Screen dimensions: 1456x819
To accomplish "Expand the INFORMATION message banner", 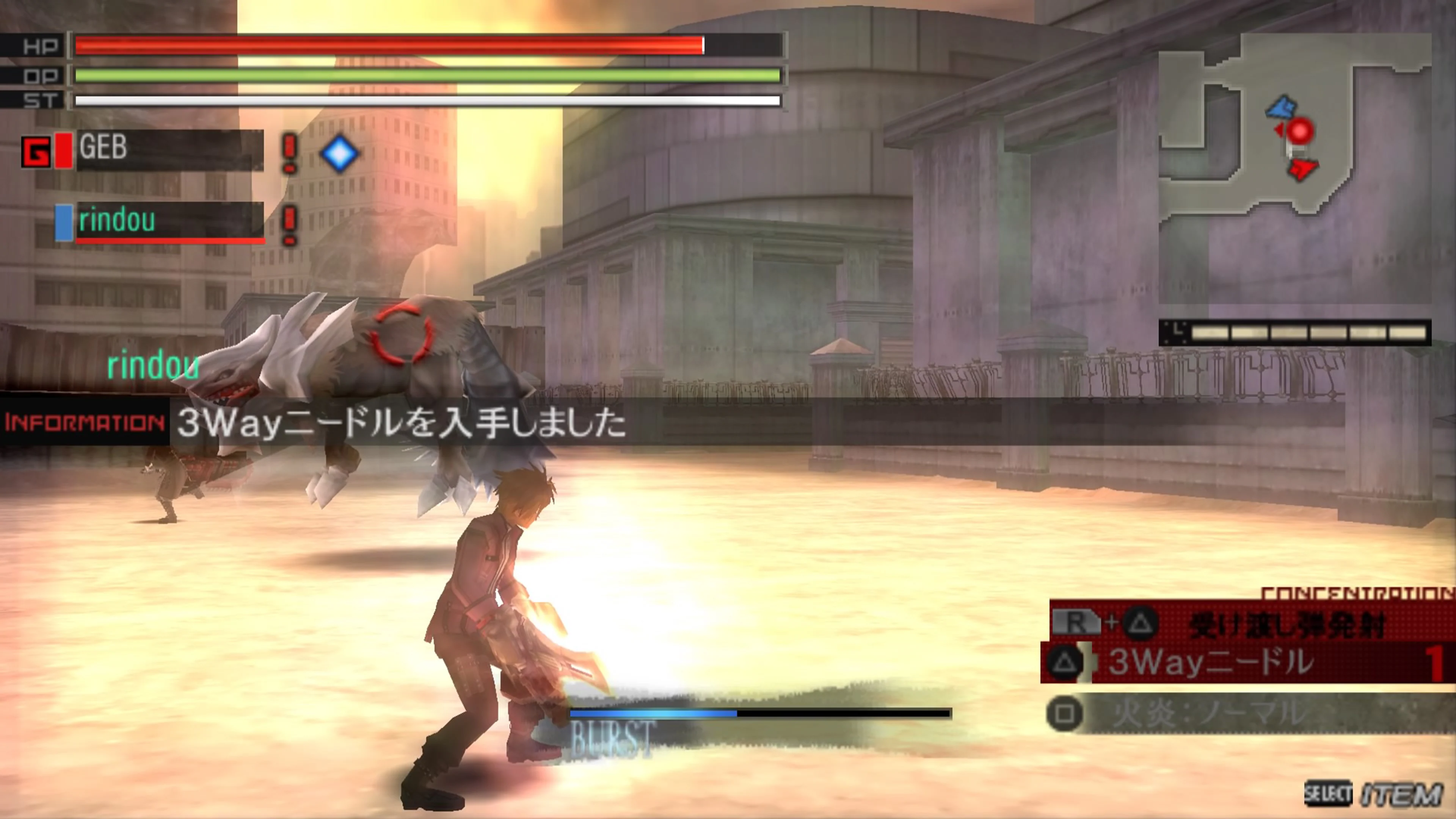I will point(84,422).
